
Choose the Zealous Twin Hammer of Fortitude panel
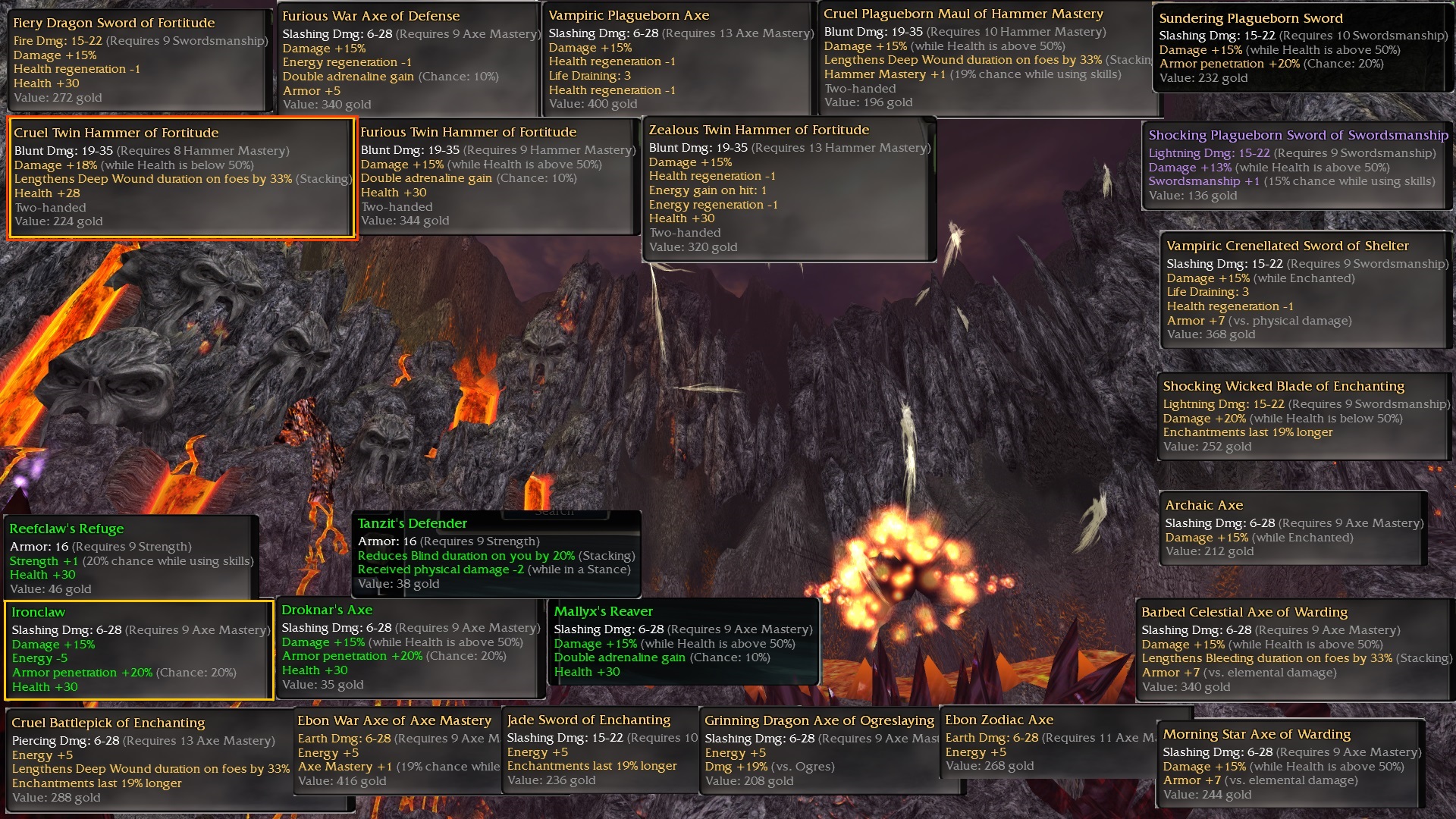pyautogui.click(x=789, y=189)
